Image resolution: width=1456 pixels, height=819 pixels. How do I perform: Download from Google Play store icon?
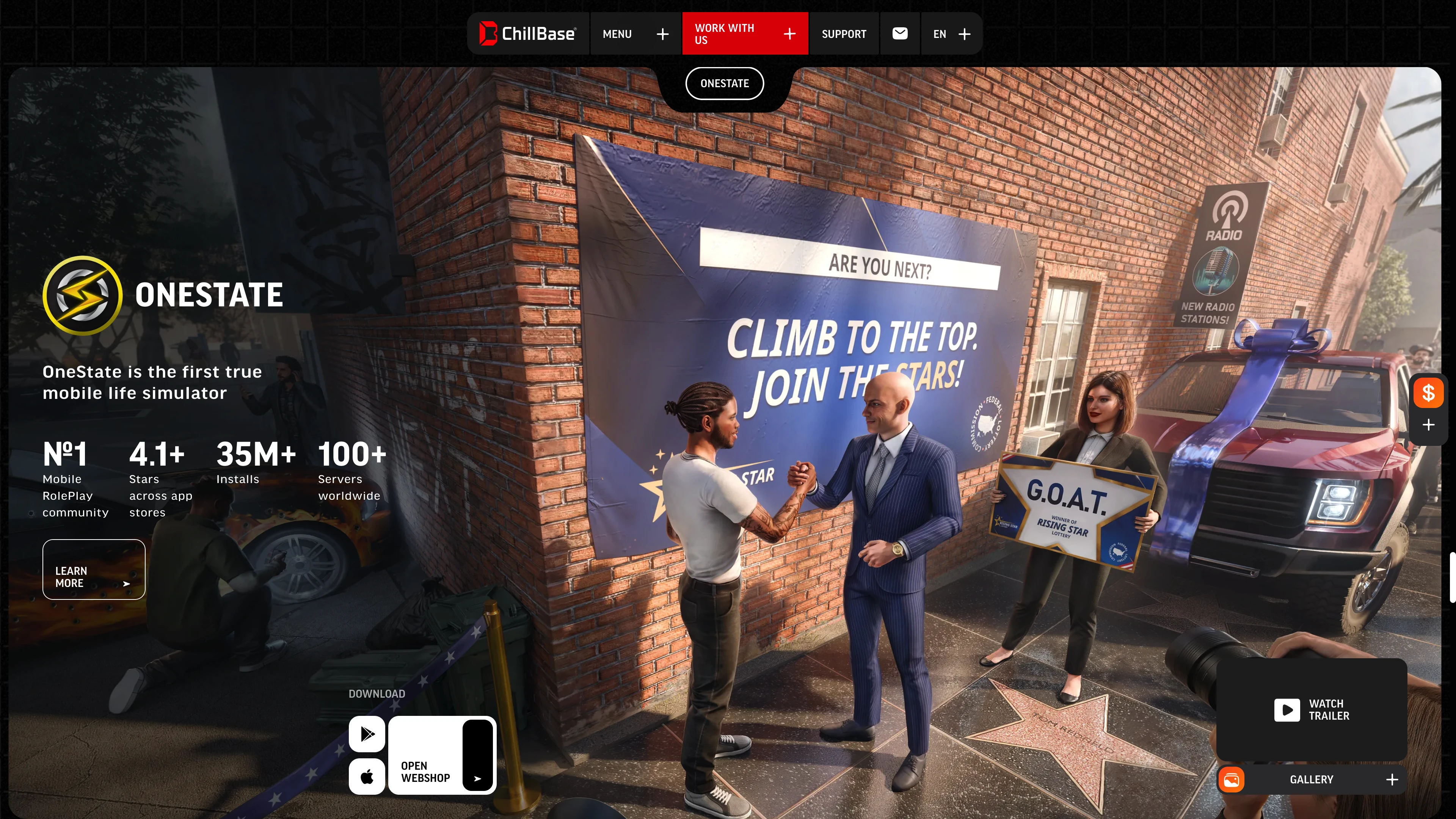coord(367,734)
